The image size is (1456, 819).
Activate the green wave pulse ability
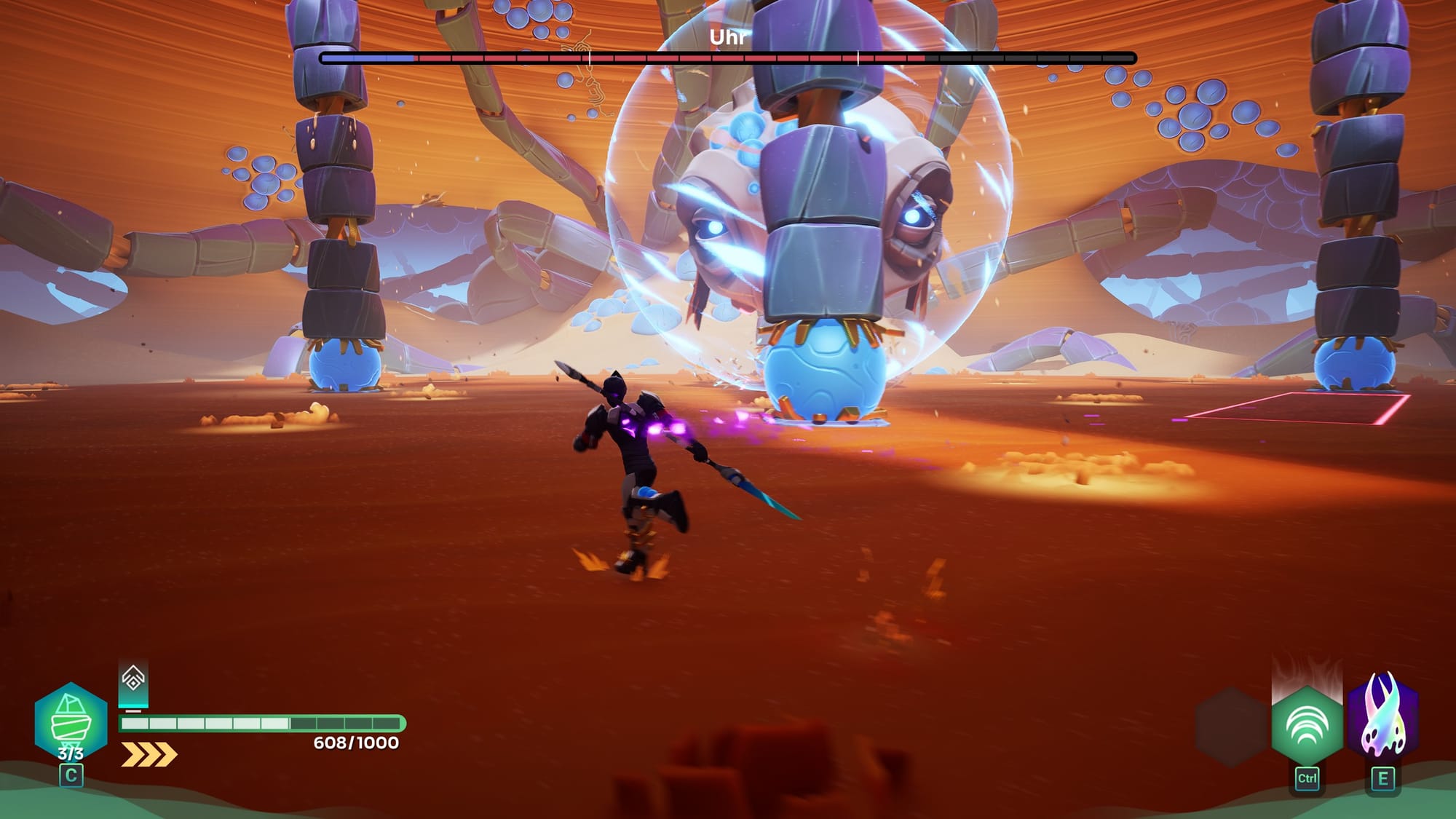coord(1307,726)
